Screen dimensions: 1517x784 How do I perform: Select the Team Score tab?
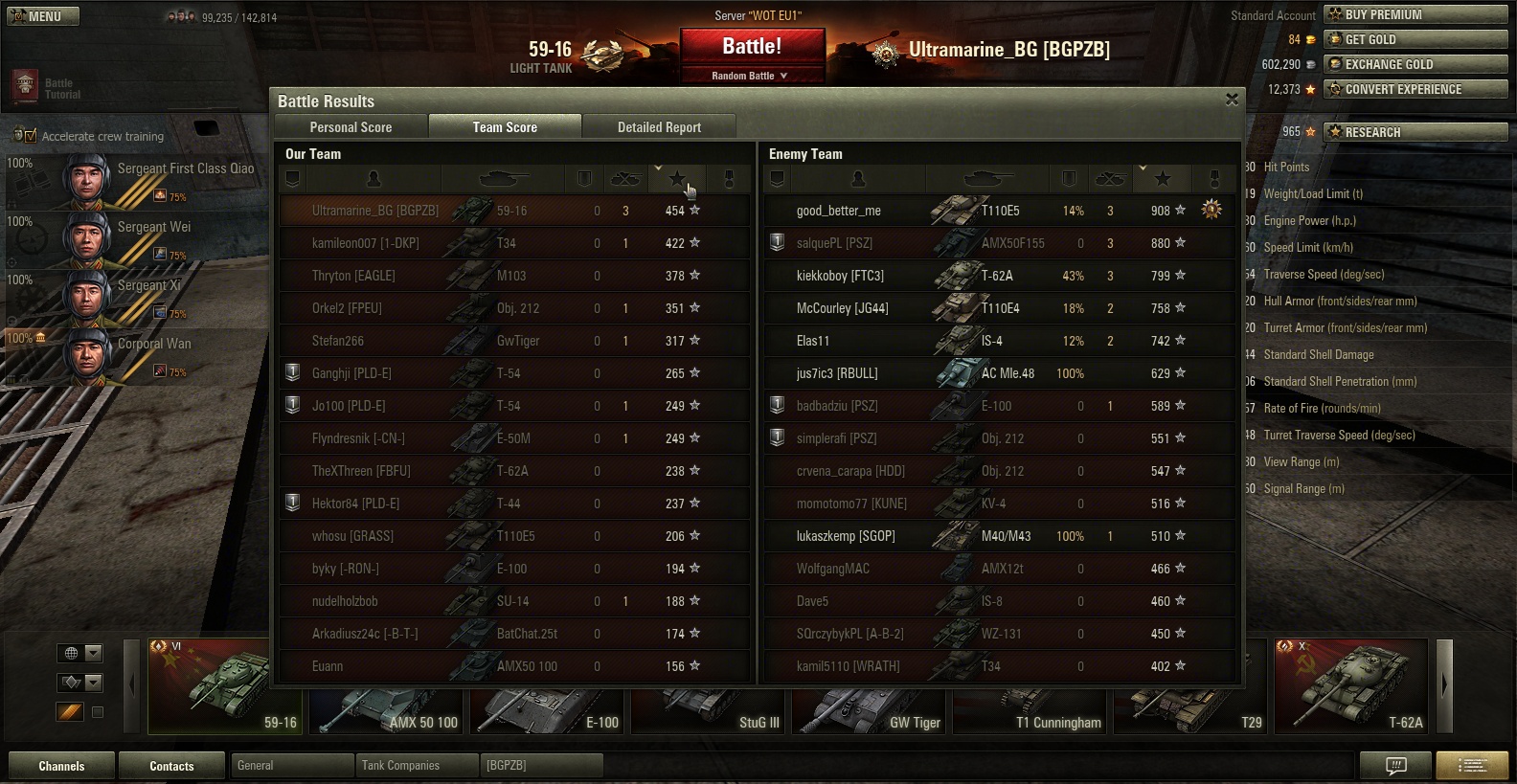coord(505,127)
